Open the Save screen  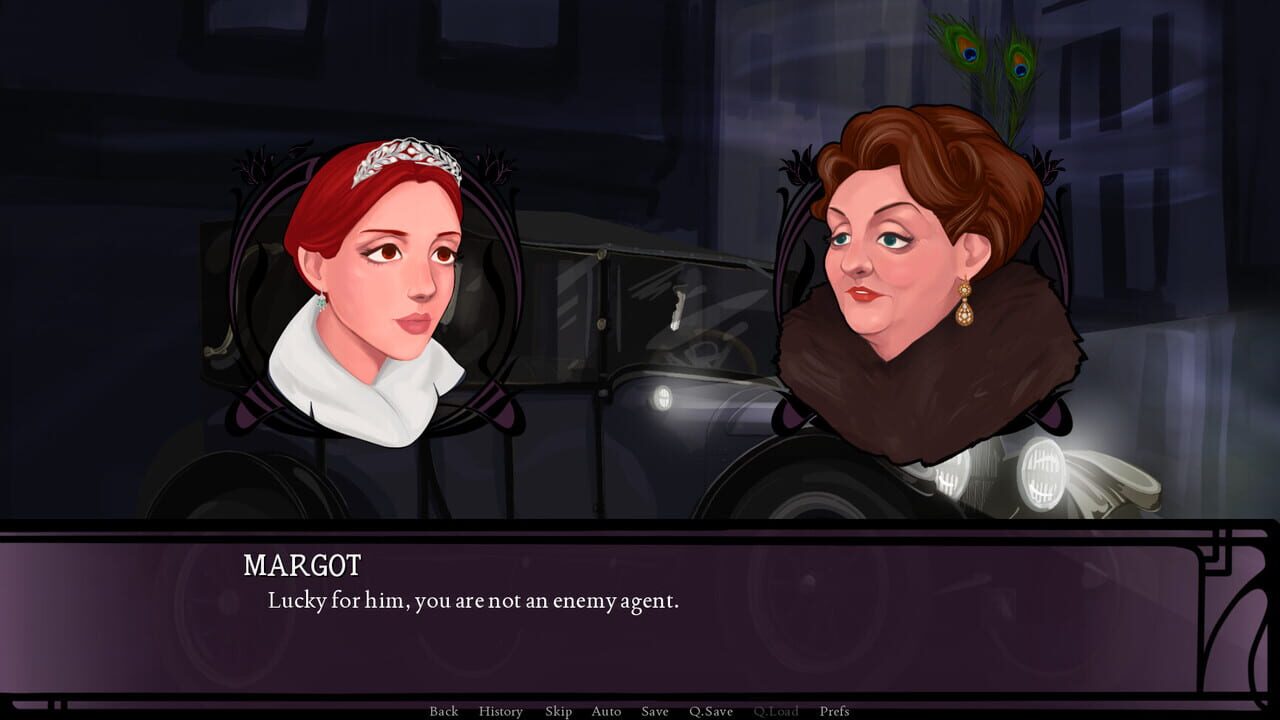[654, 711]
